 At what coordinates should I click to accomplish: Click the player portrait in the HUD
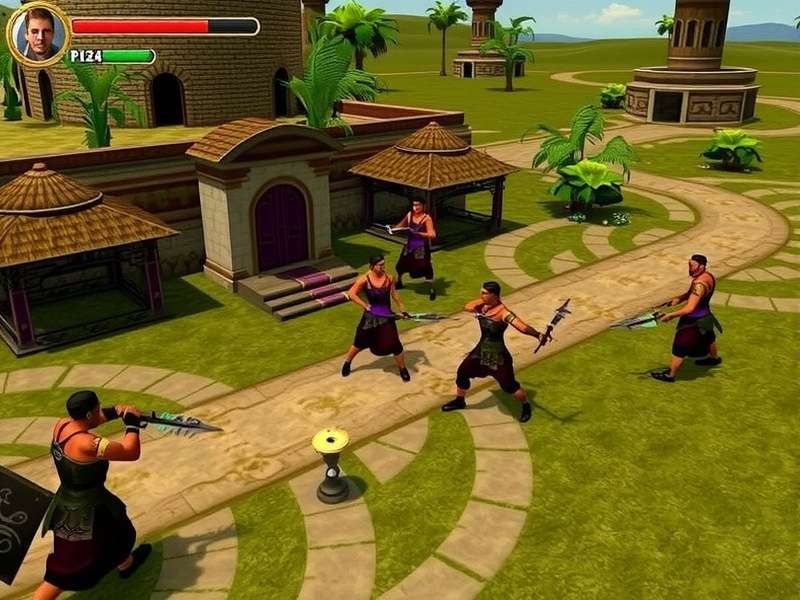click(38, 34)
